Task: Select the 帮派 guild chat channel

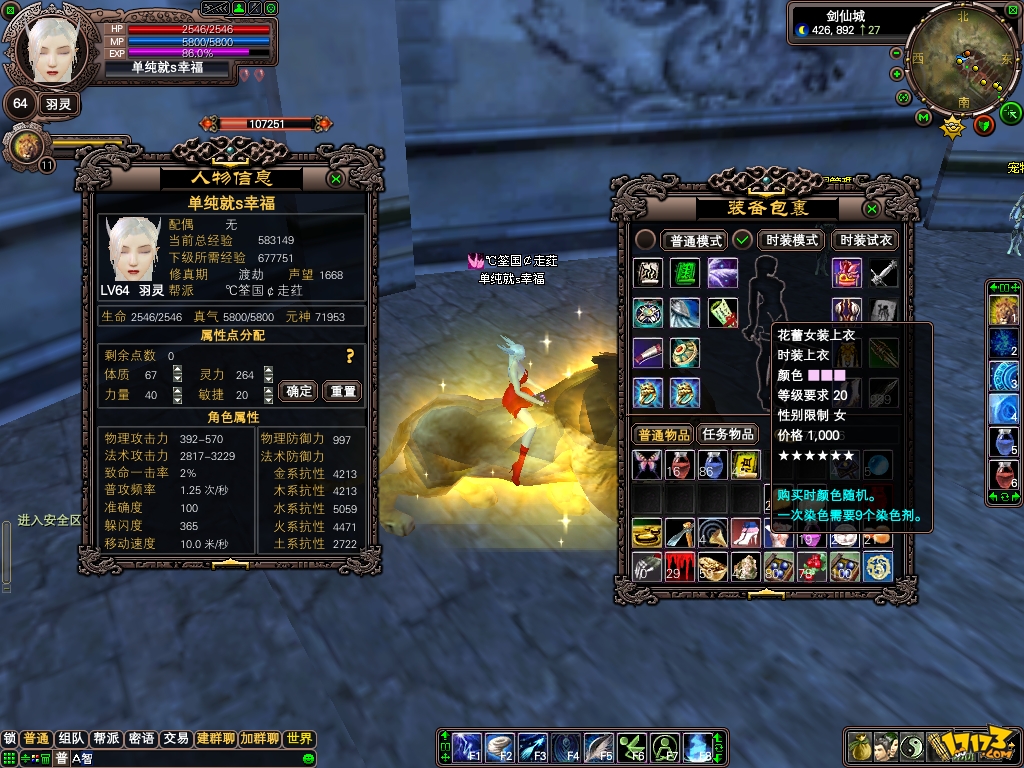Action: (x=106, y=739)
